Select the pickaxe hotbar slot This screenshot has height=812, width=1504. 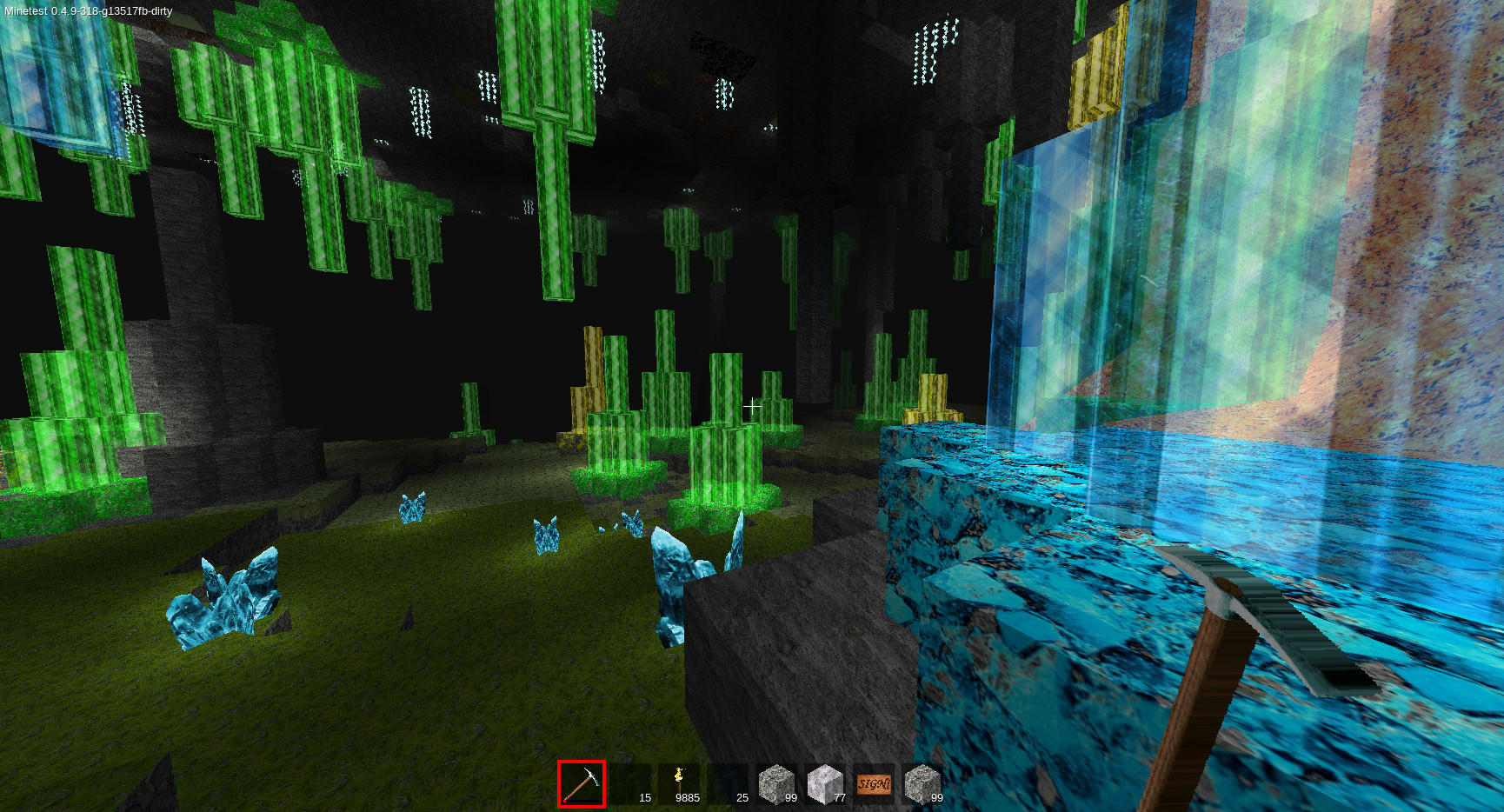coord(582,784)
